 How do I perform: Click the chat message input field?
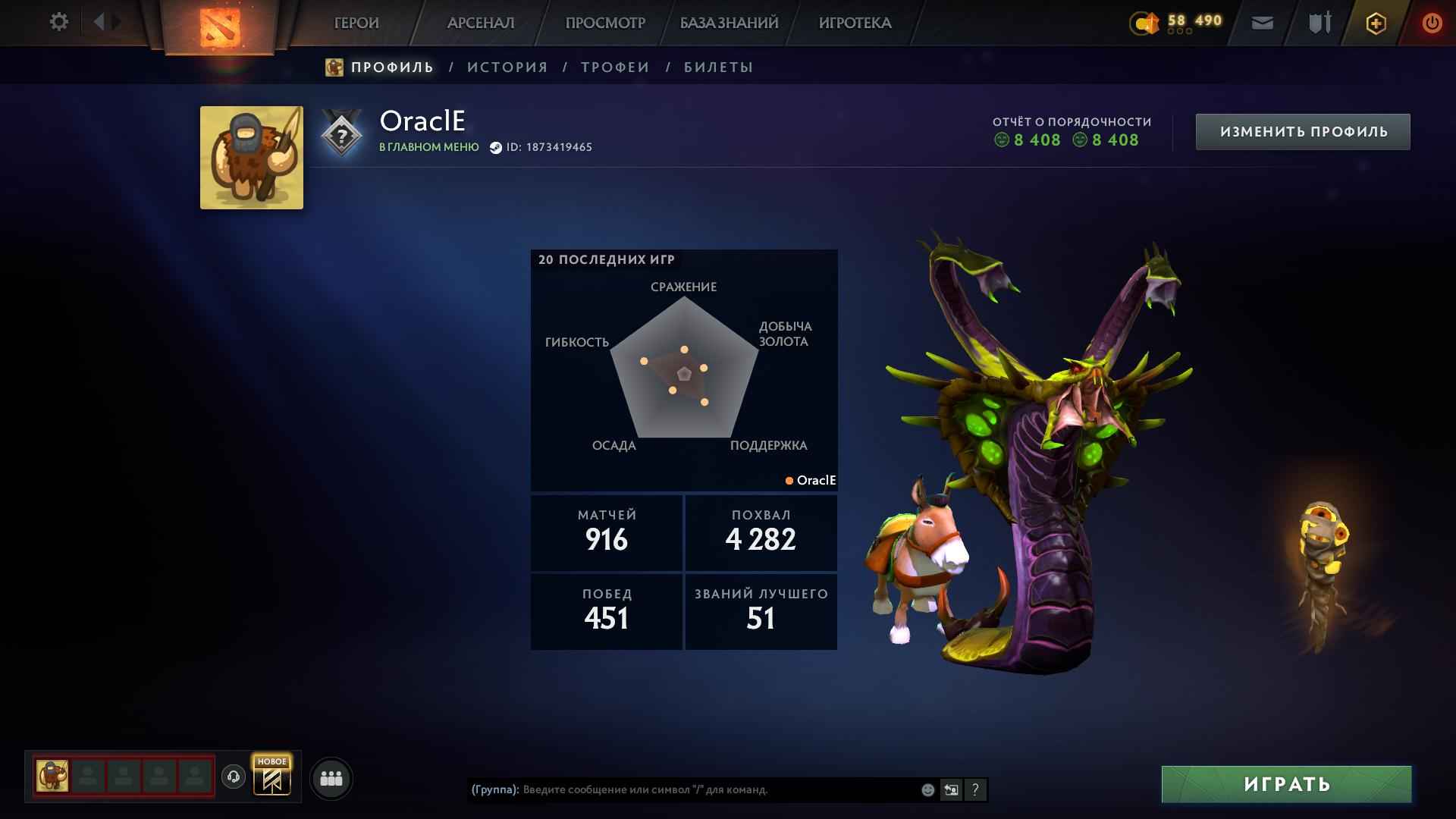pos(682,789)
